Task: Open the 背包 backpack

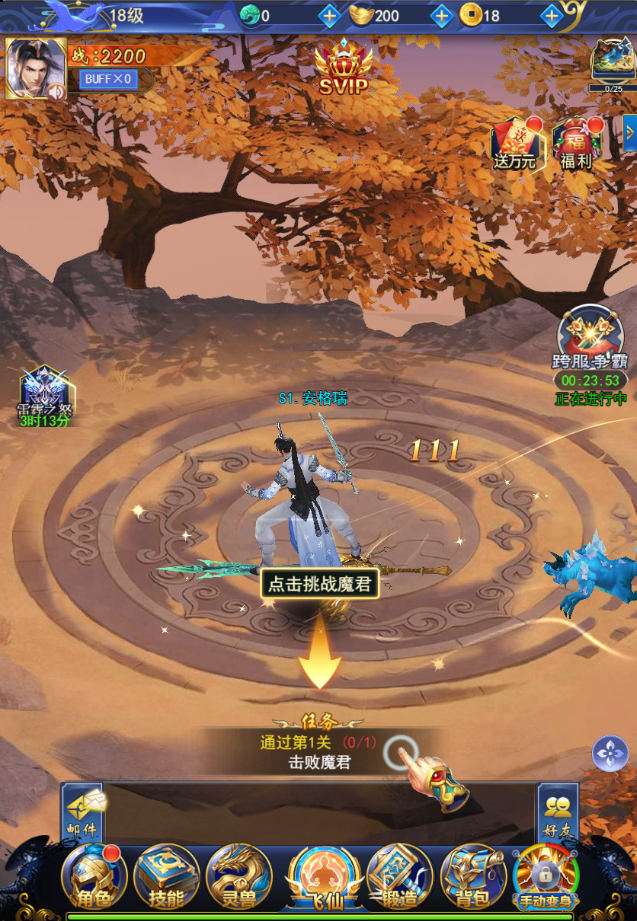Action: click(472, 877)
